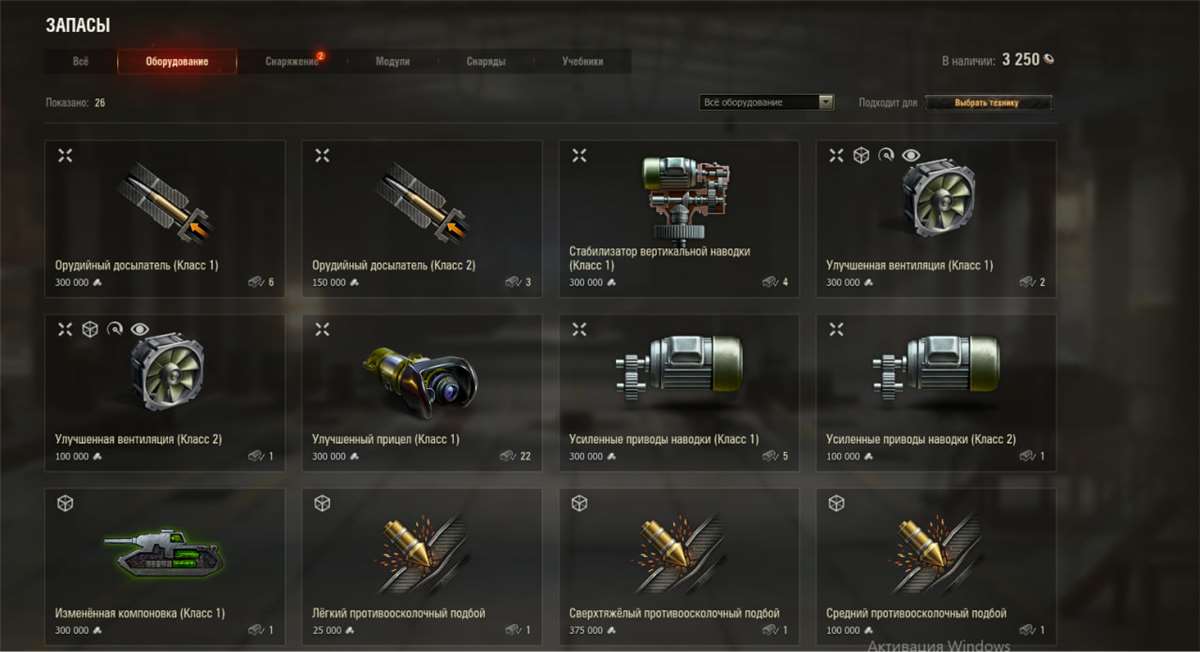
Task: Select Улучшенная вентиляция (Класс 1) card
Action: 936,219
